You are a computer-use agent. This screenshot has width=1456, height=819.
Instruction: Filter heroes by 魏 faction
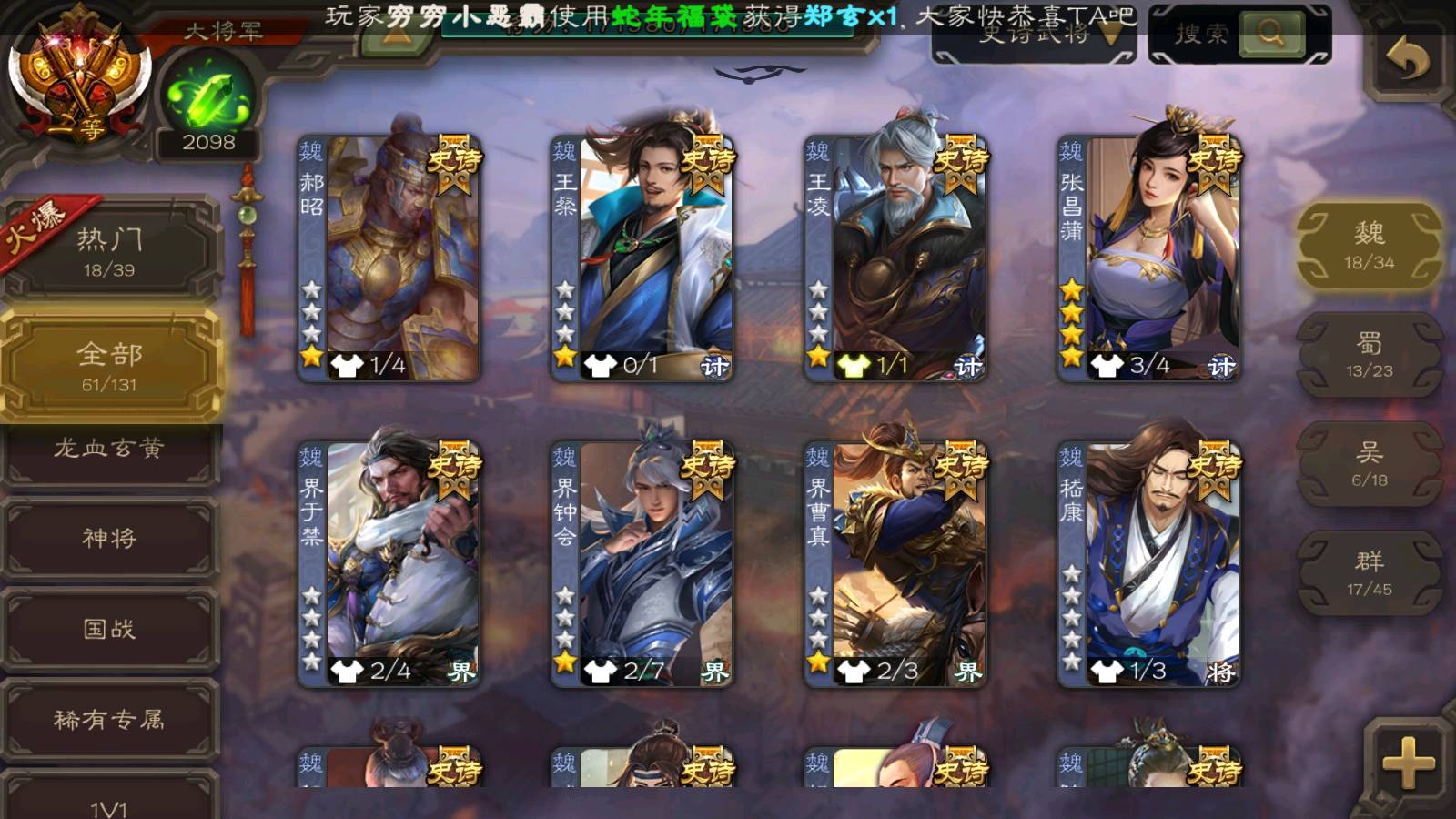coord(1369,246)
